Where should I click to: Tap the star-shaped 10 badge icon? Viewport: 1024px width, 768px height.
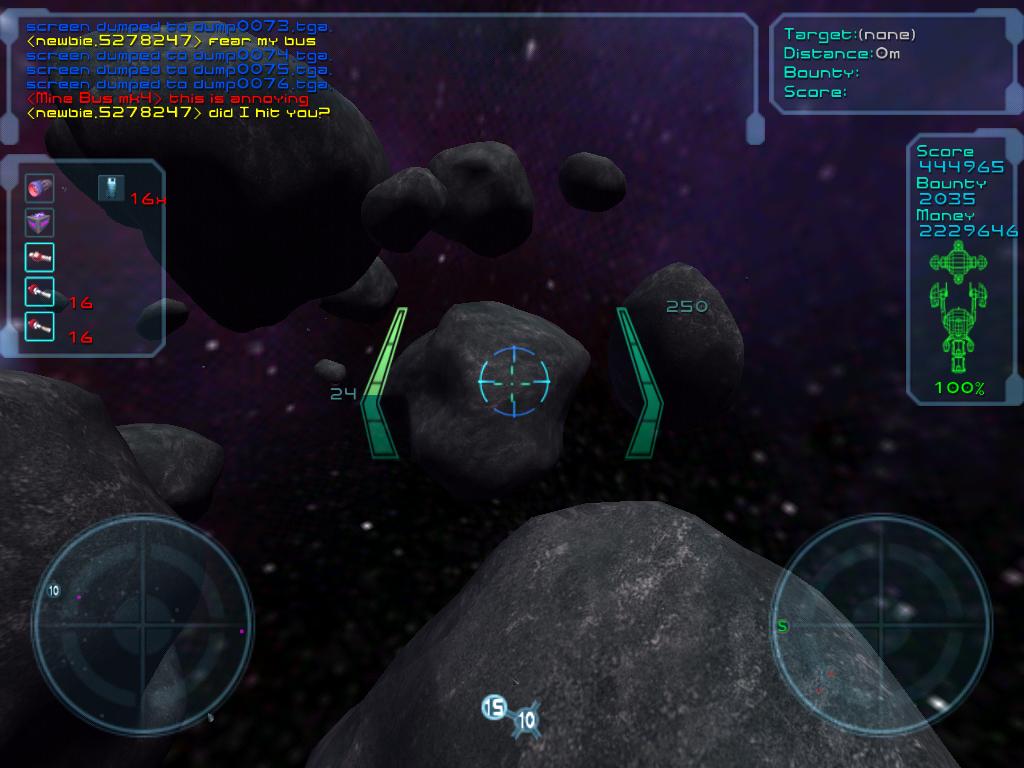(x=526, y=719)
